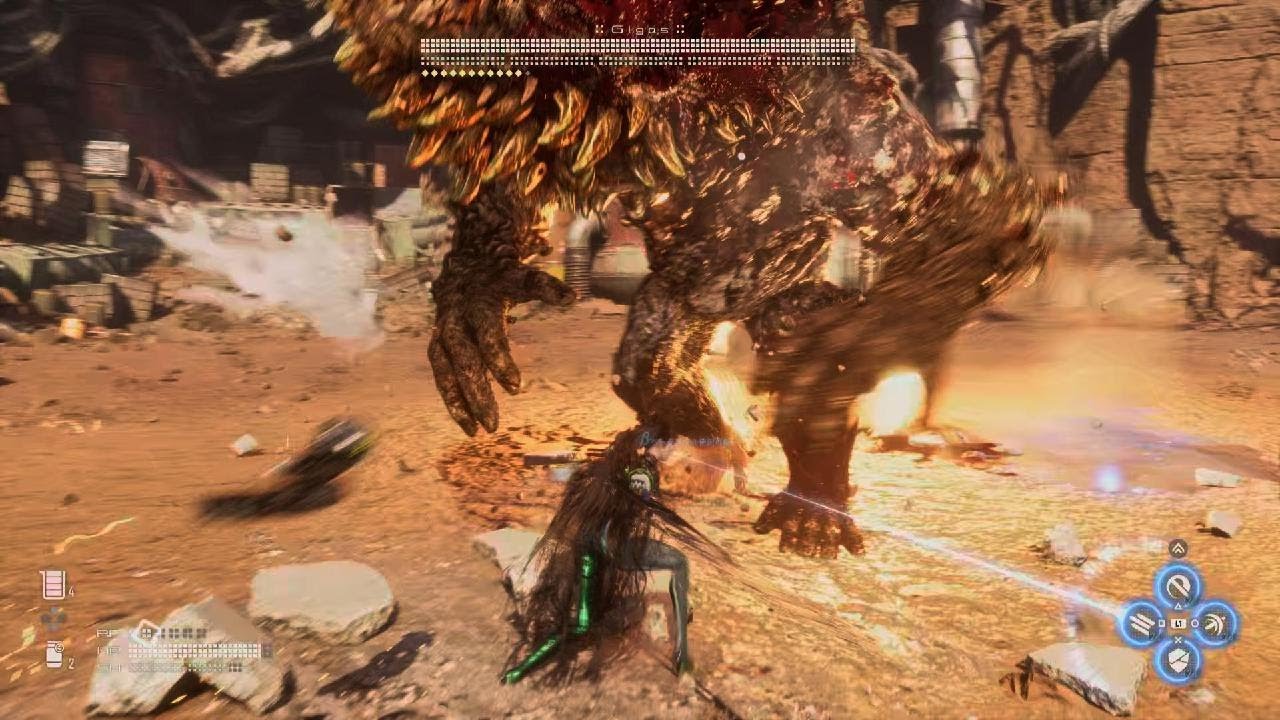Viewport: 1280px width, 720px height.
Task: Use the healing tumbler item with count 4
Action: [53, 585]
